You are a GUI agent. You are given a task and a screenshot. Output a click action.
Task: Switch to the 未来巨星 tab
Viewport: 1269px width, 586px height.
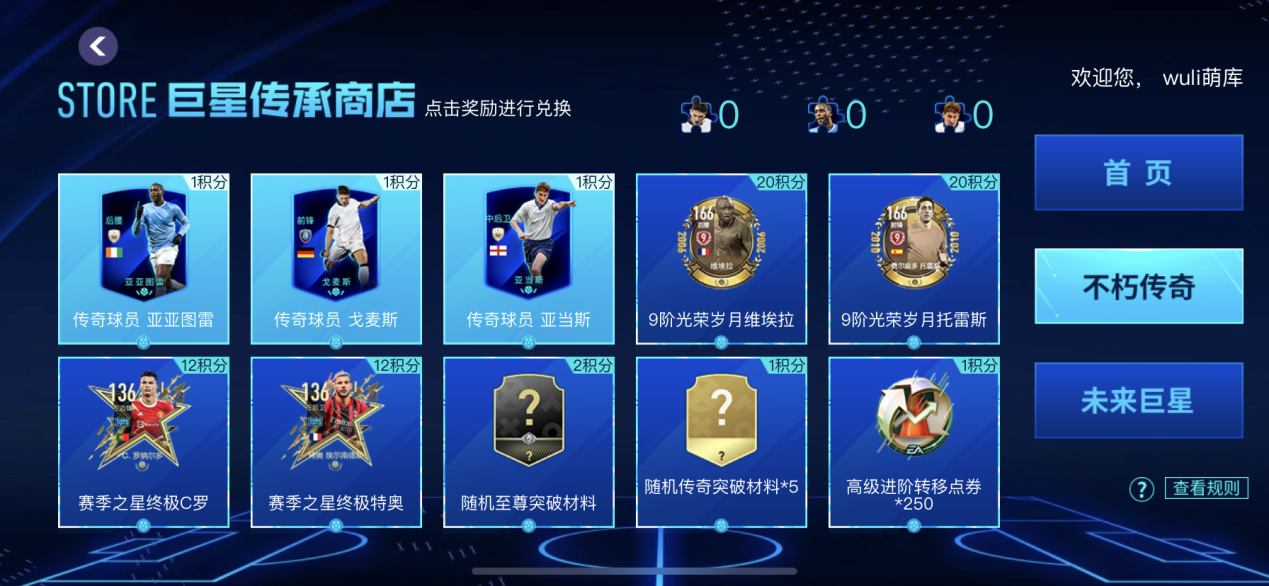(x=1138, y=401)
